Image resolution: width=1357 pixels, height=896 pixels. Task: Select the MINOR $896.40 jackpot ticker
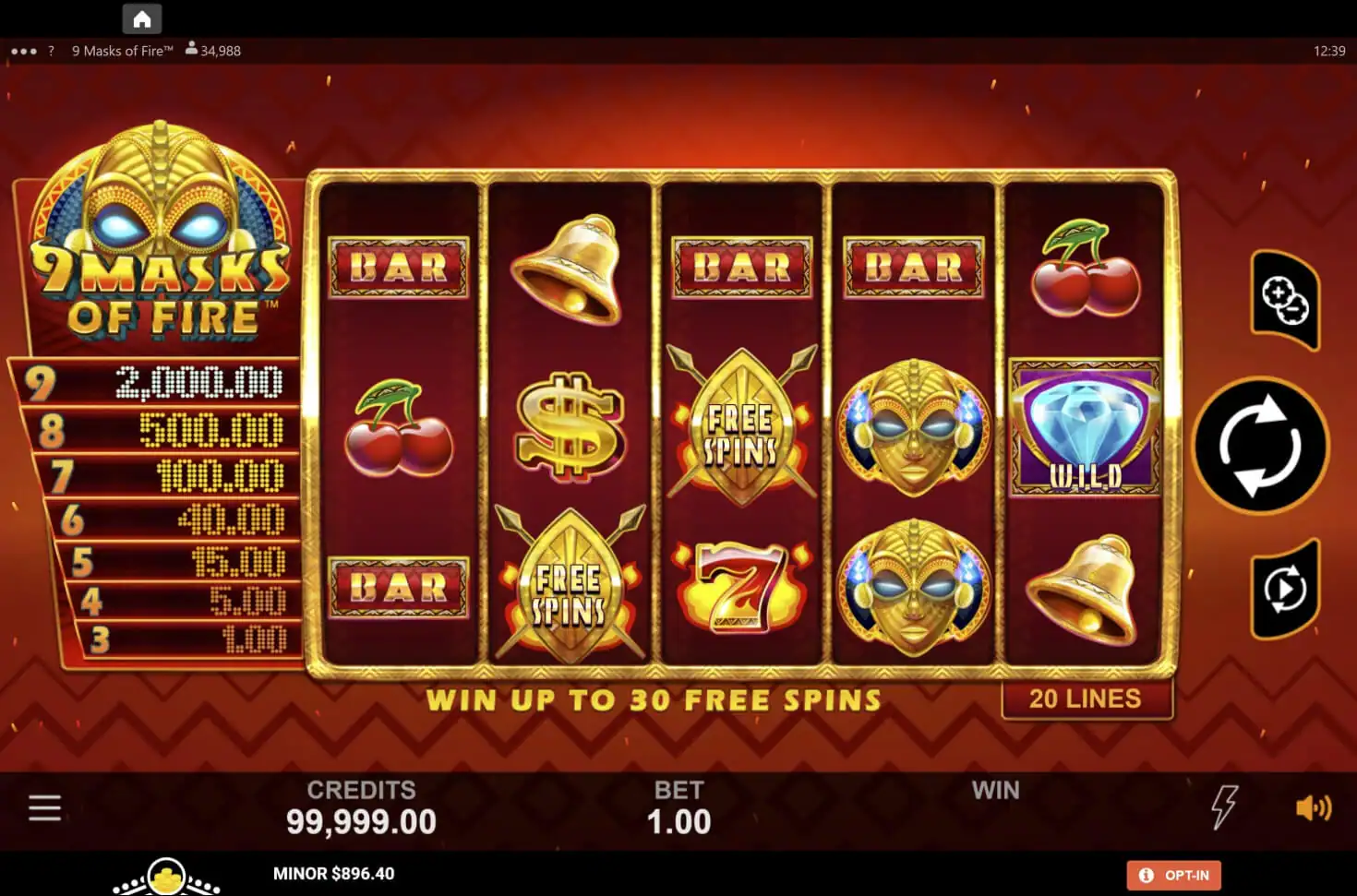[334, 873]
